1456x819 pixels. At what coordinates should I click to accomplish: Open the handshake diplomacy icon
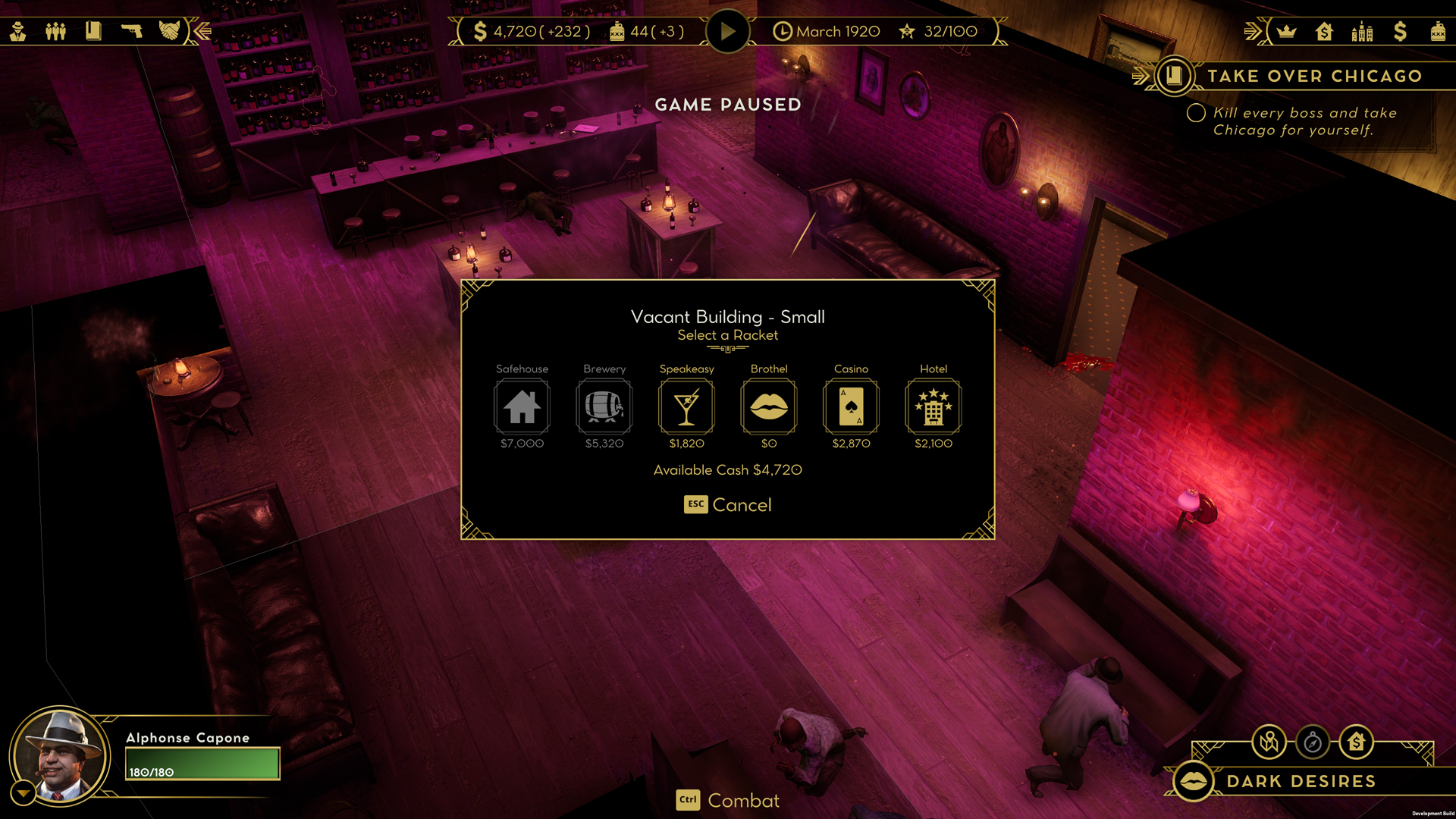169,31
